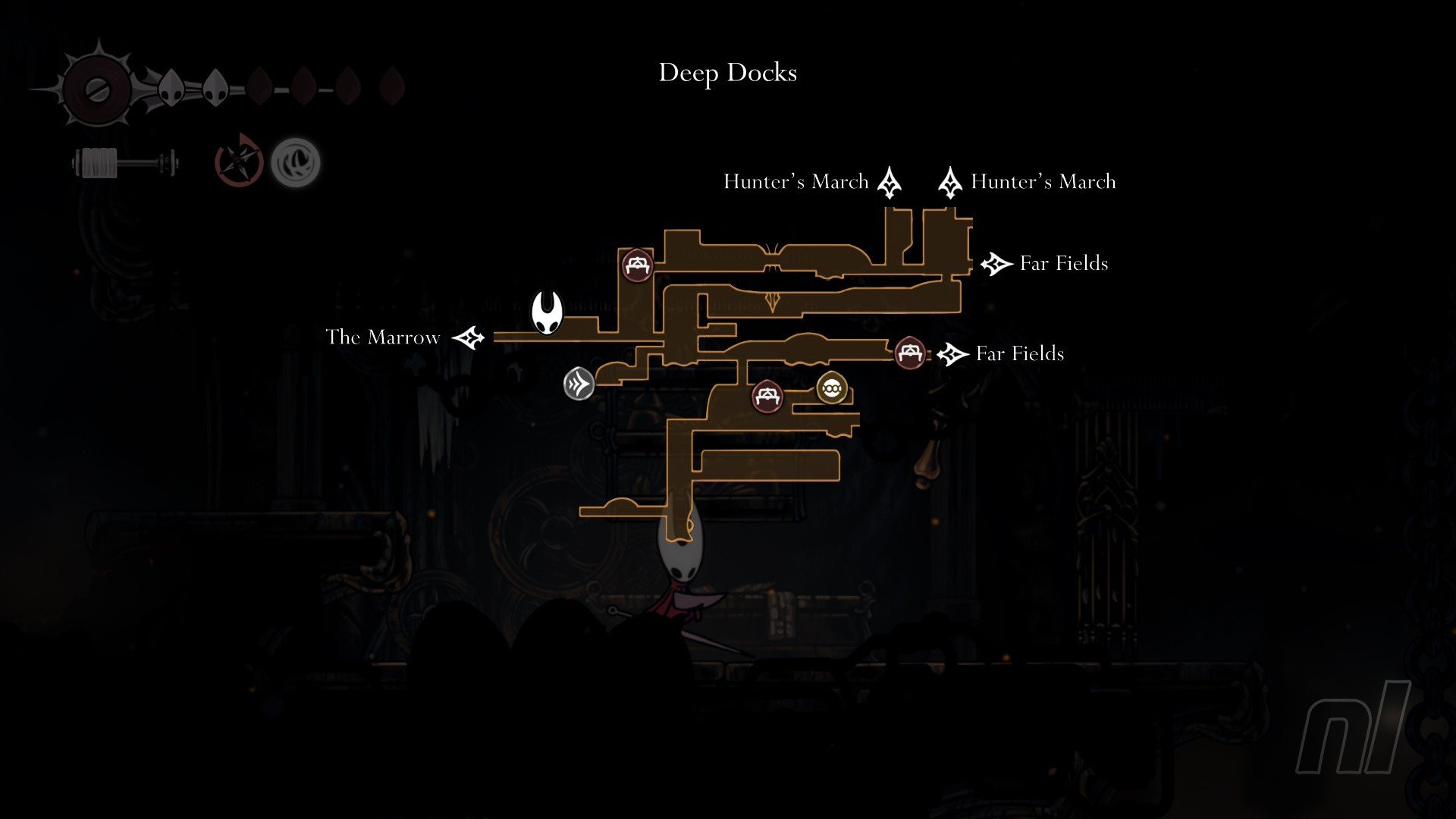Select Hornet's current location marker
This screenshot has width=1456, height=819.
(546, 312)
